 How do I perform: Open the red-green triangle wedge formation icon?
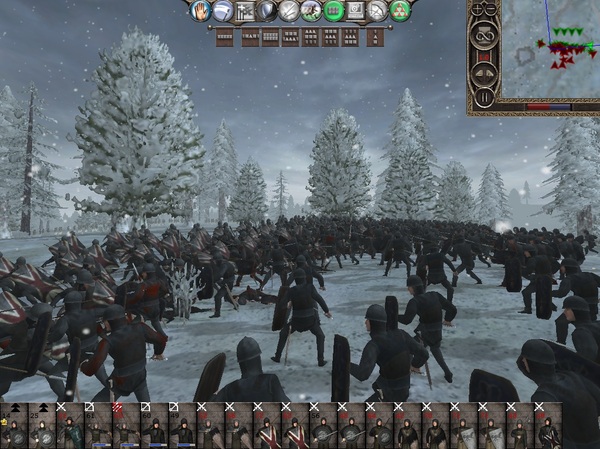click(x=400, y=11)
